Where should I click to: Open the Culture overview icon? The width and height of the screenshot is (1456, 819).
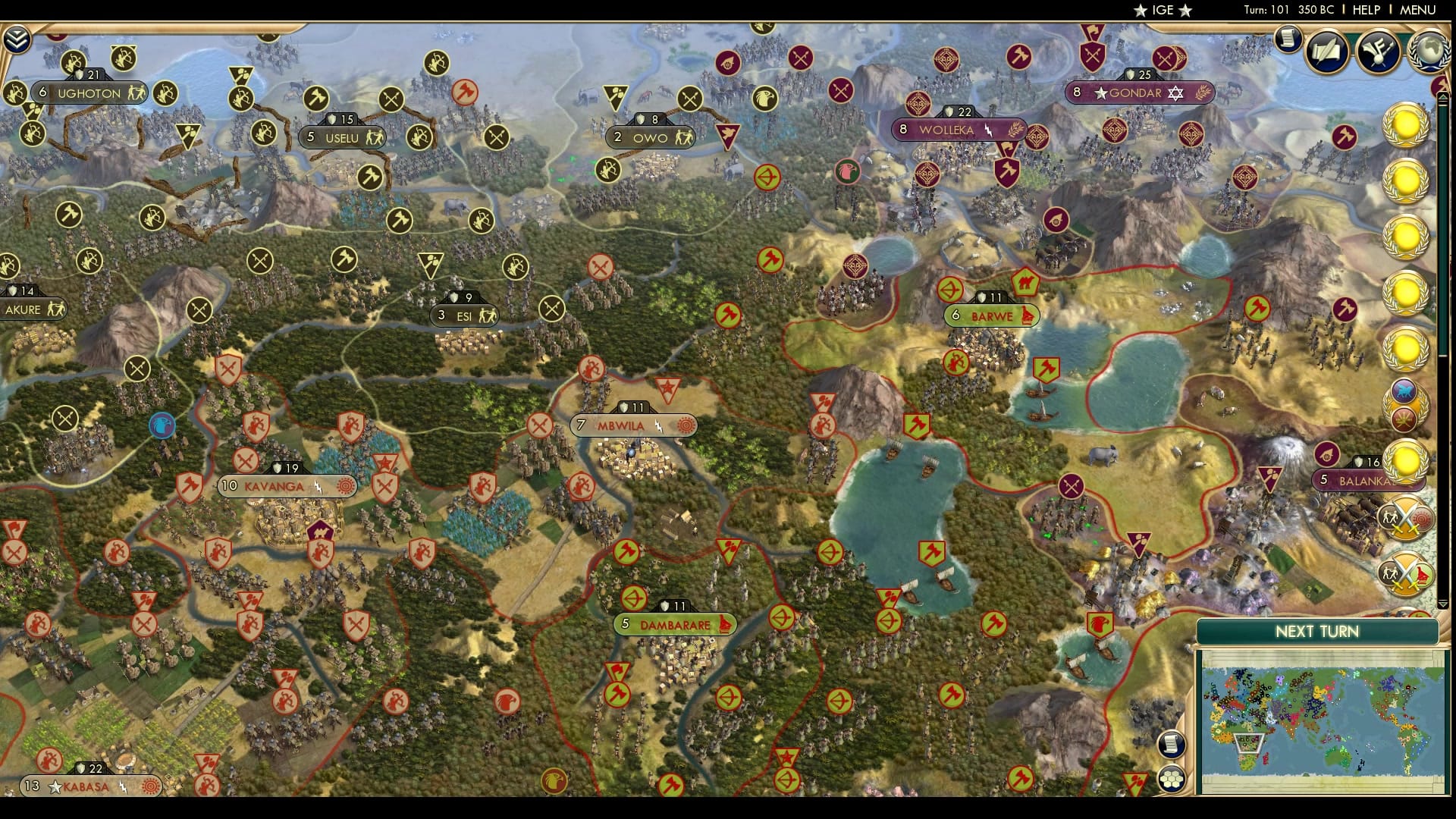(x=1379, y=52)
